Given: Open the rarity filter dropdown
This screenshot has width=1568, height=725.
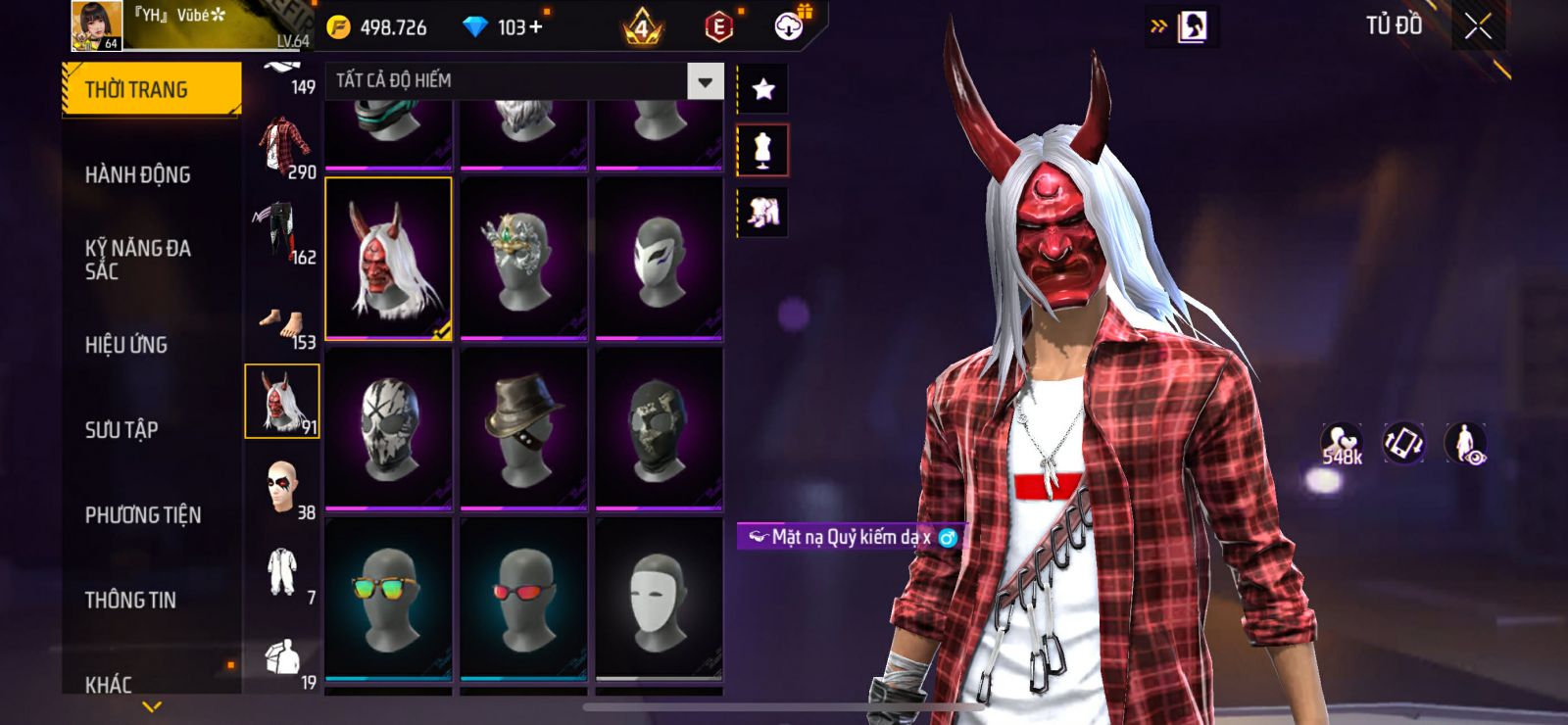Looking at the screenshot, I should pyautogui.click(x=705, y=81).
